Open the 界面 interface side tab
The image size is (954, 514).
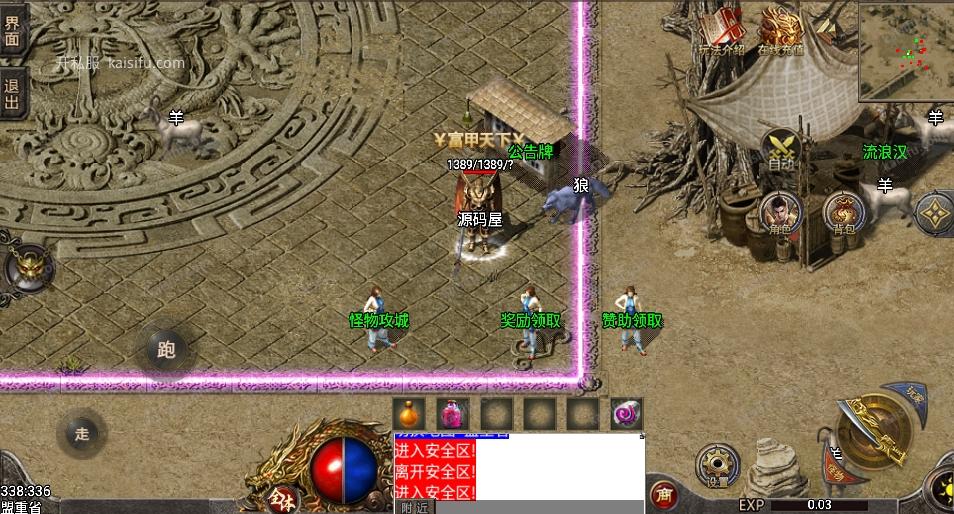click(12, 32)
